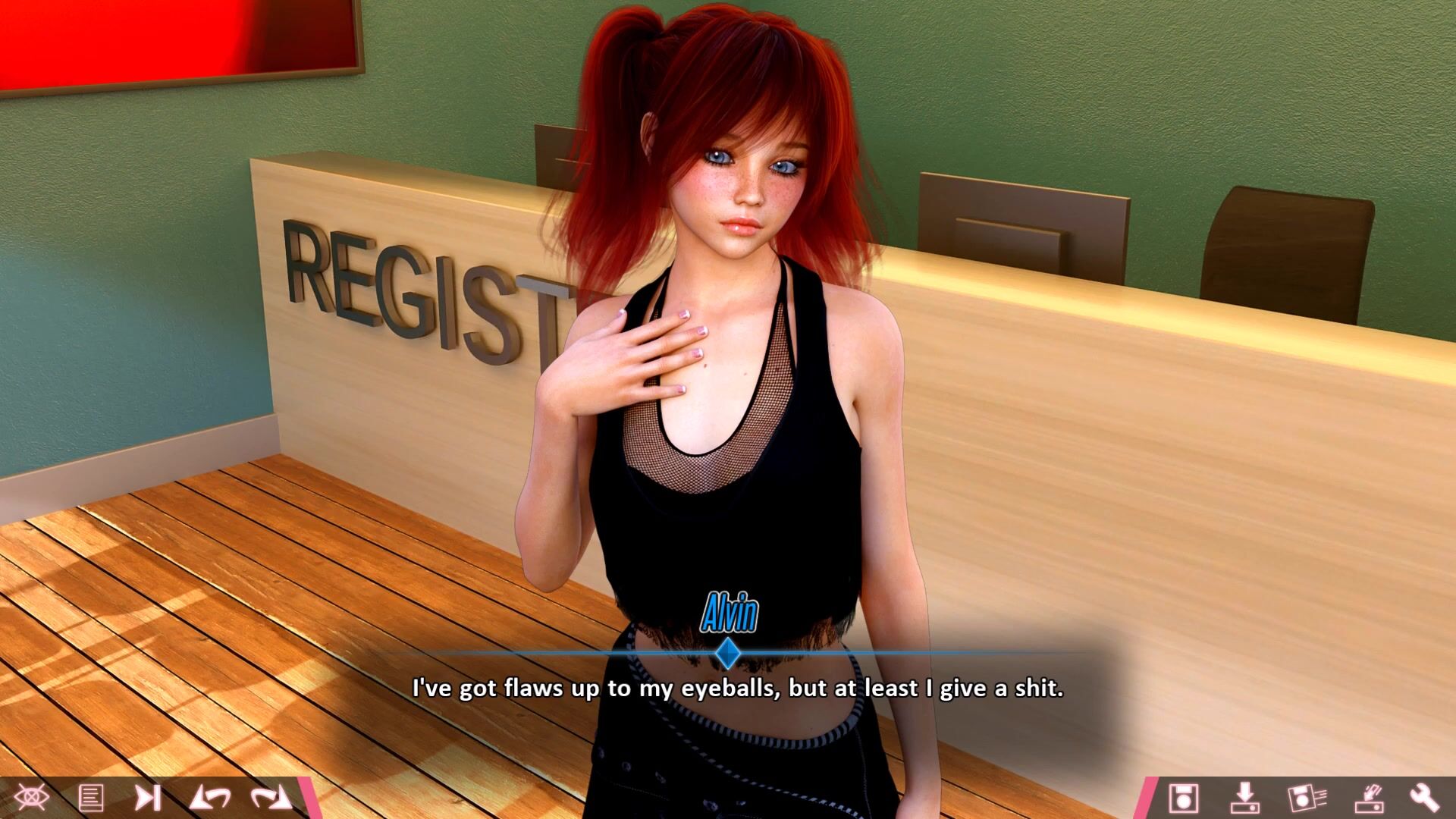Hide the interface with the crossed-eye icon
The image size is (1456, 819).
(x=31, y=798)
